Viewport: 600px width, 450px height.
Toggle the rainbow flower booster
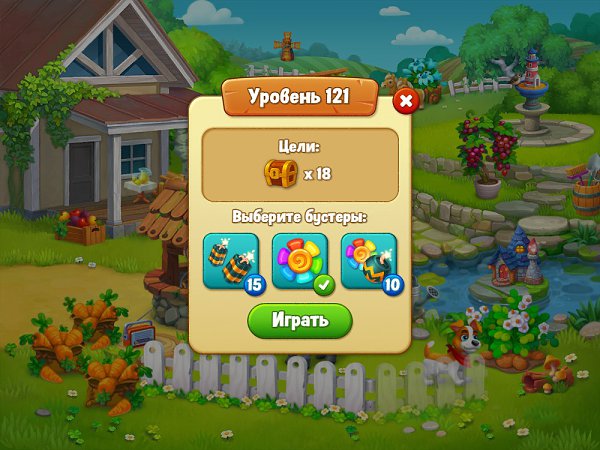click(x=300, y=260)
